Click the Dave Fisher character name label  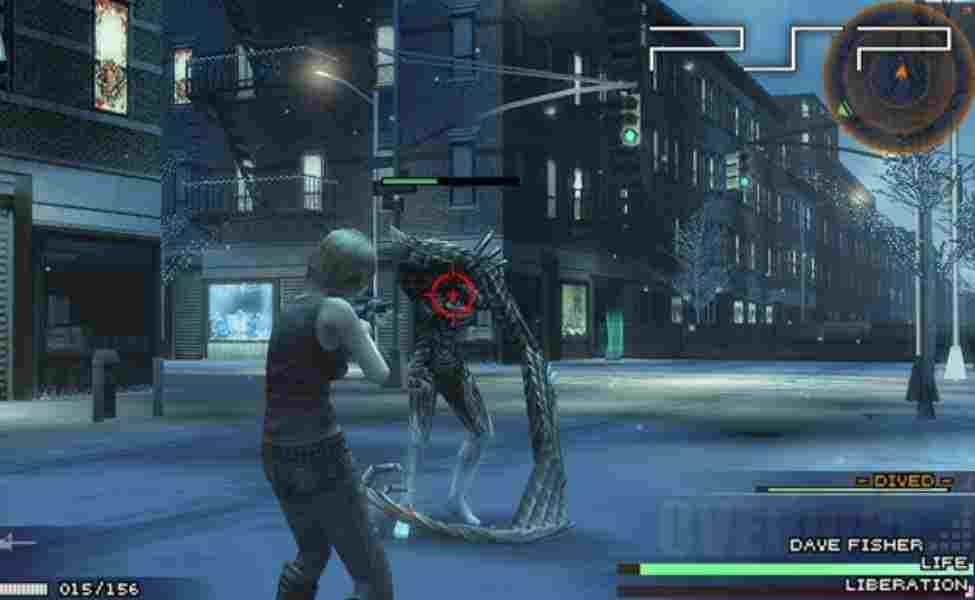[856, 545]
